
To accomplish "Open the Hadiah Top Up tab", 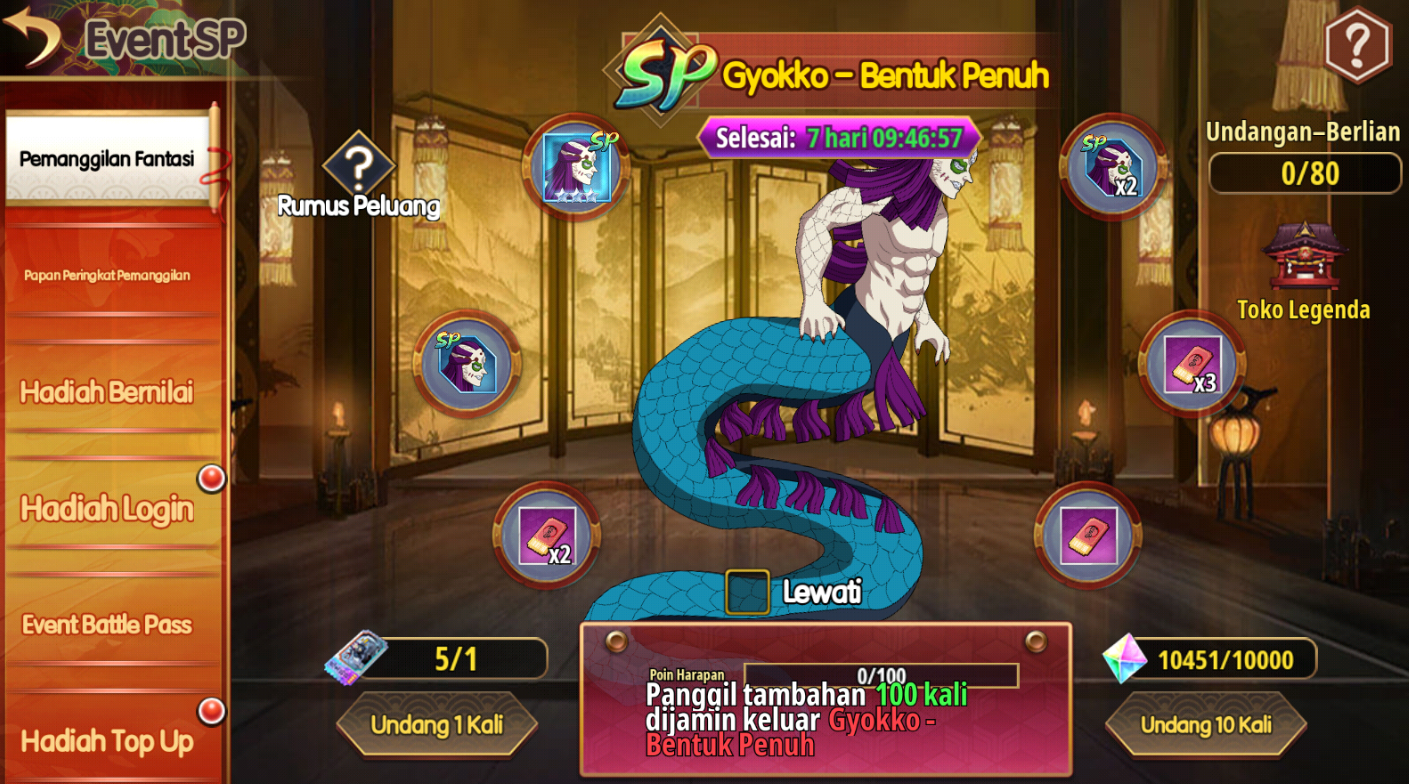I will click(x=108, y=741).
